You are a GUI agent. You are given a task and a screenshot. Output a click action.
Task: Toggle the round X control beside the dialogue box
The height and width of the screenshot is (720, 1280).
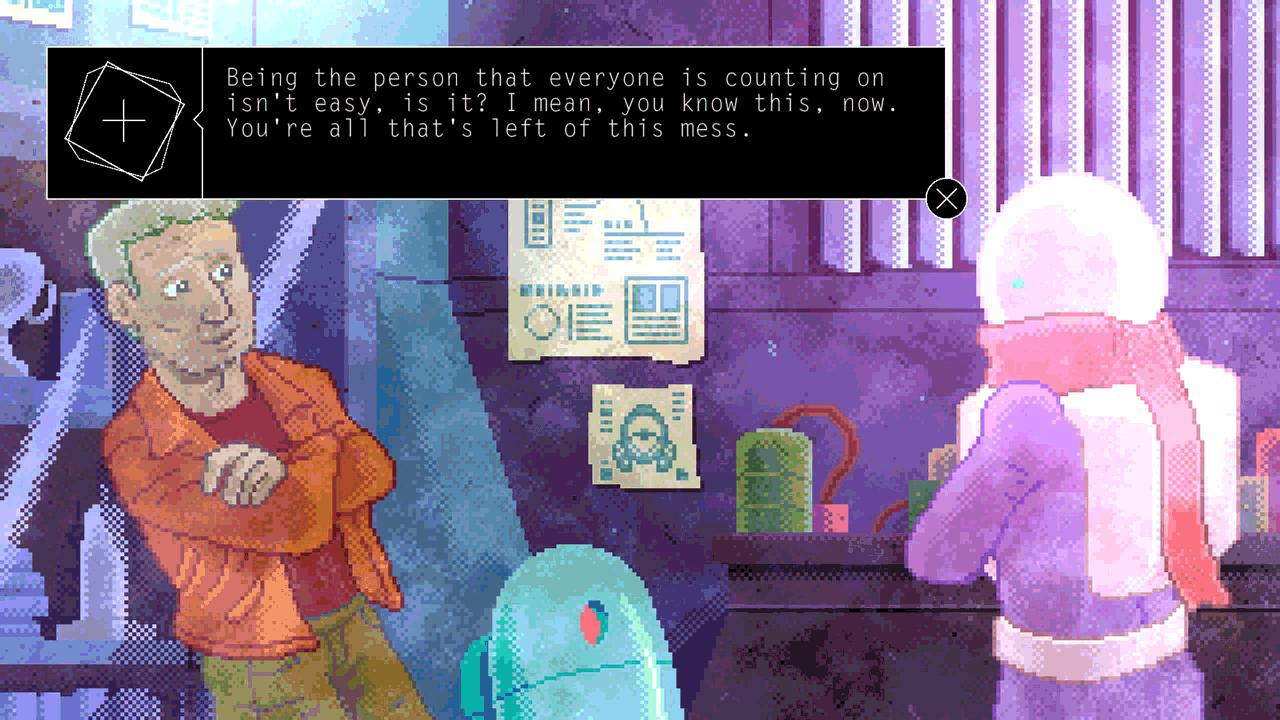point(946,199)
